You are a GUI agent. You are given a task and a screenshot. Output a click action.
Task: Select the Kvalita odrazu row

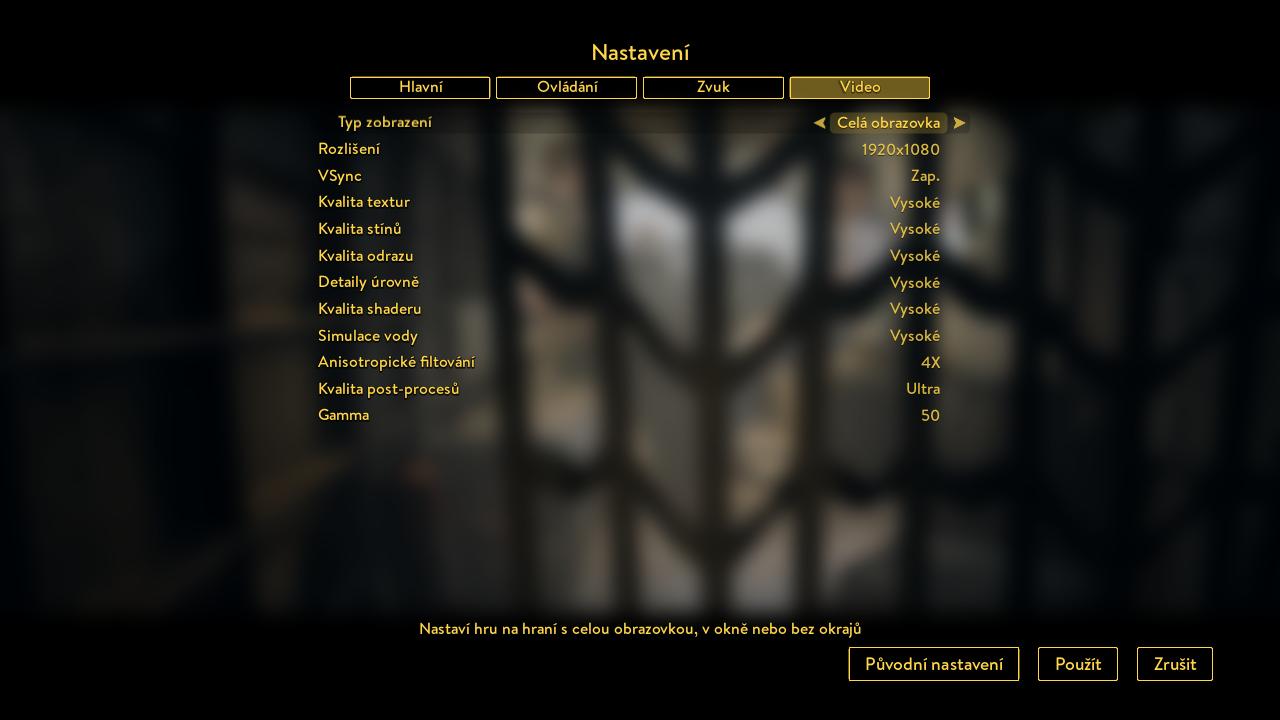(x=628, y=256)
